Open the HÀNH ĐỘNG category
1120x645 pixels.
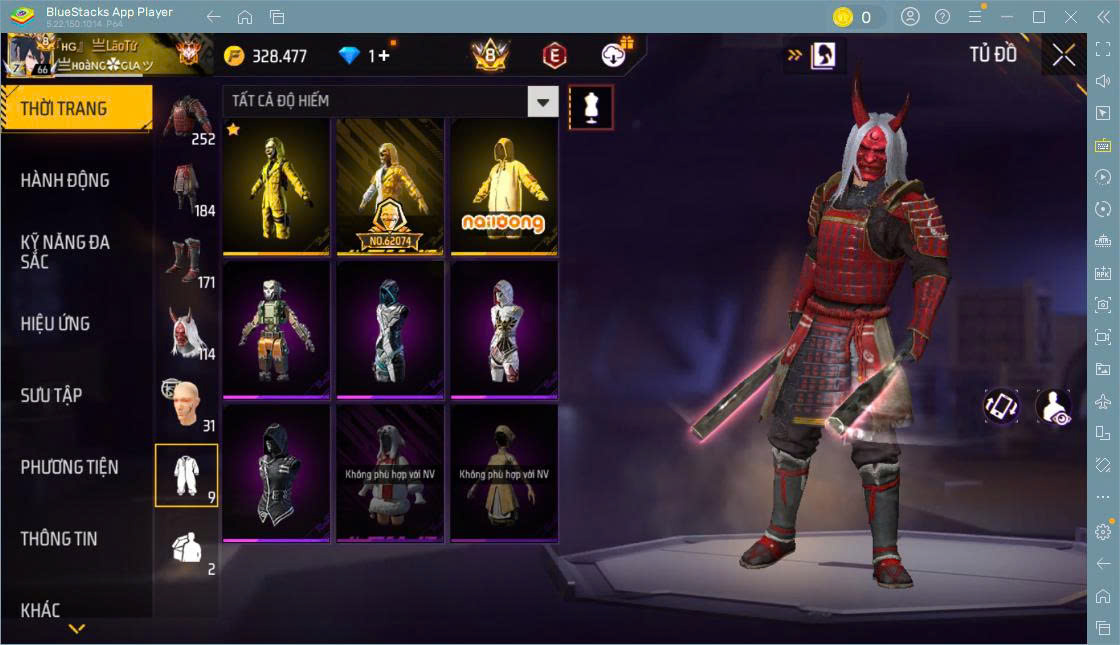[65, 180]
